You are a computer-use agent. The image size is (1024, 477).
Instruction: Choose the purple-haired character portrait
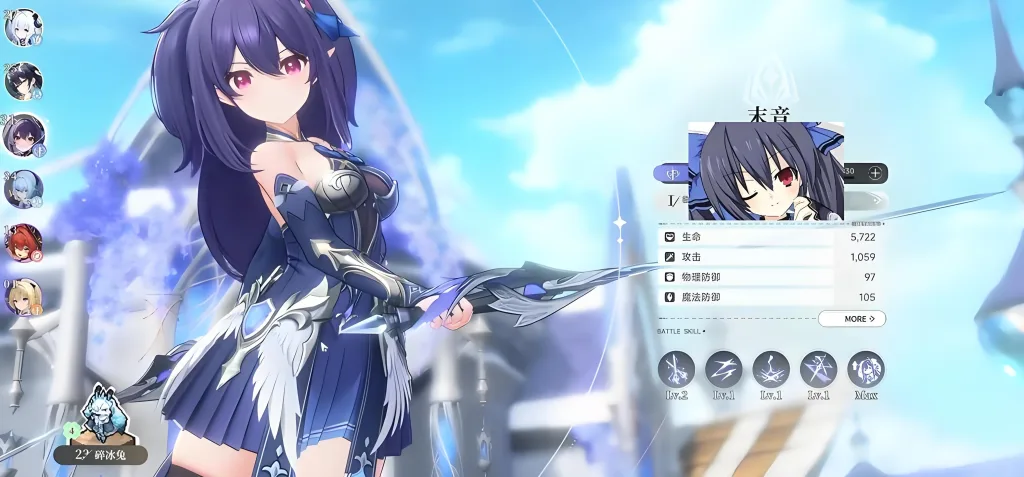coord(22,135)
